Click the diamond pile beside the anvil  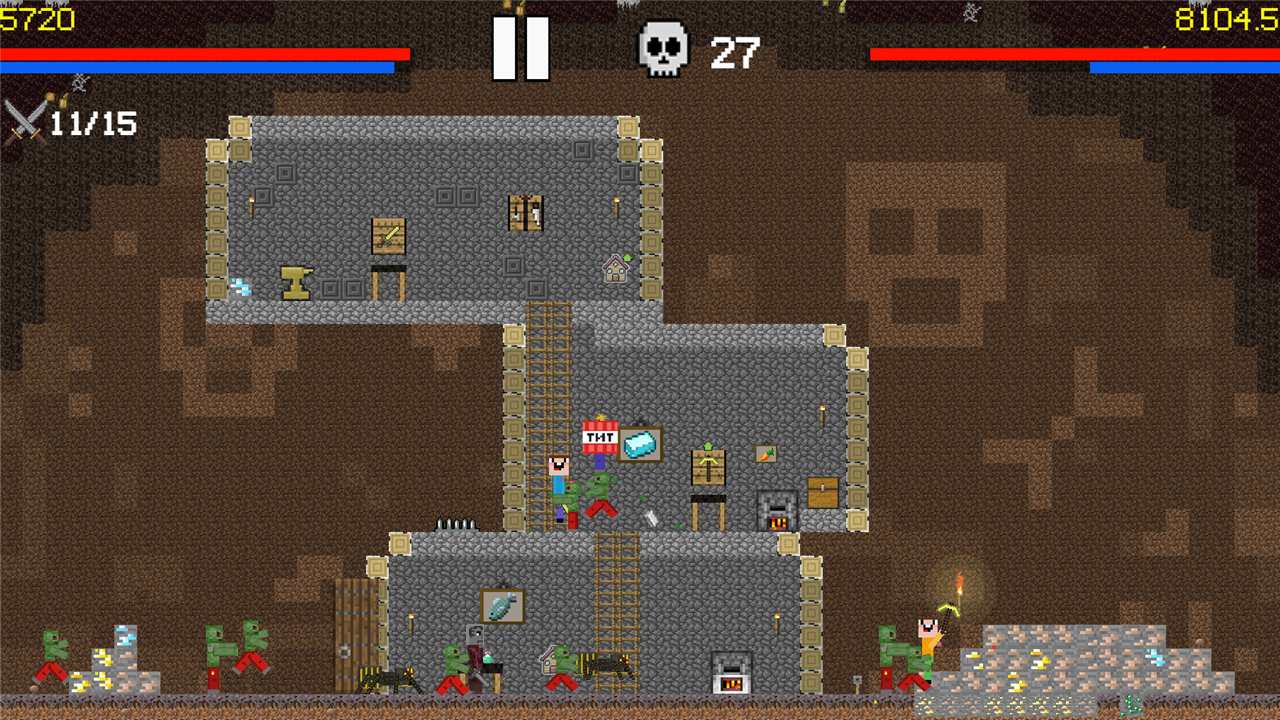coord(240,286)
